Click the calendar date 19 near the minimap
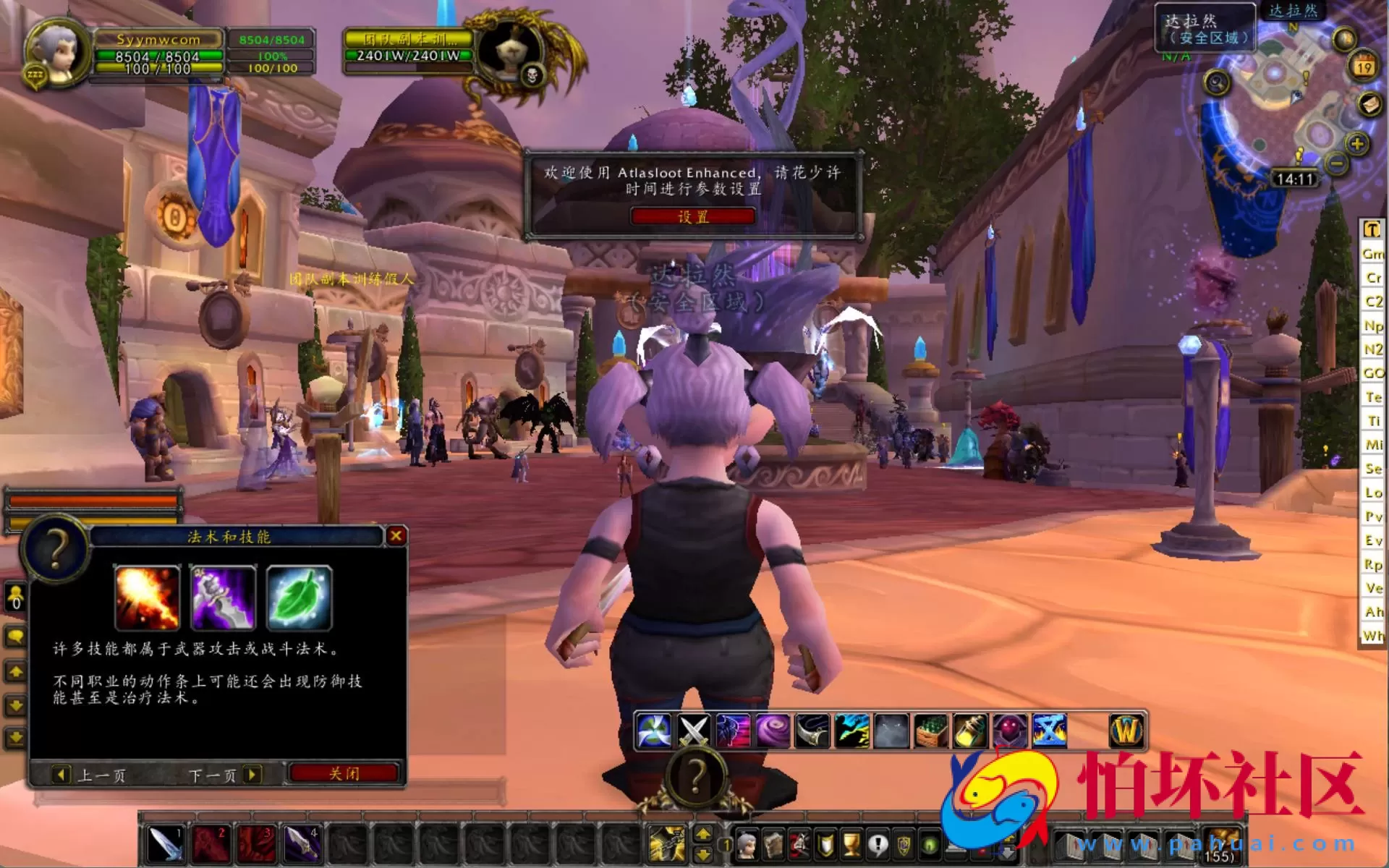 click(1362, 66)
